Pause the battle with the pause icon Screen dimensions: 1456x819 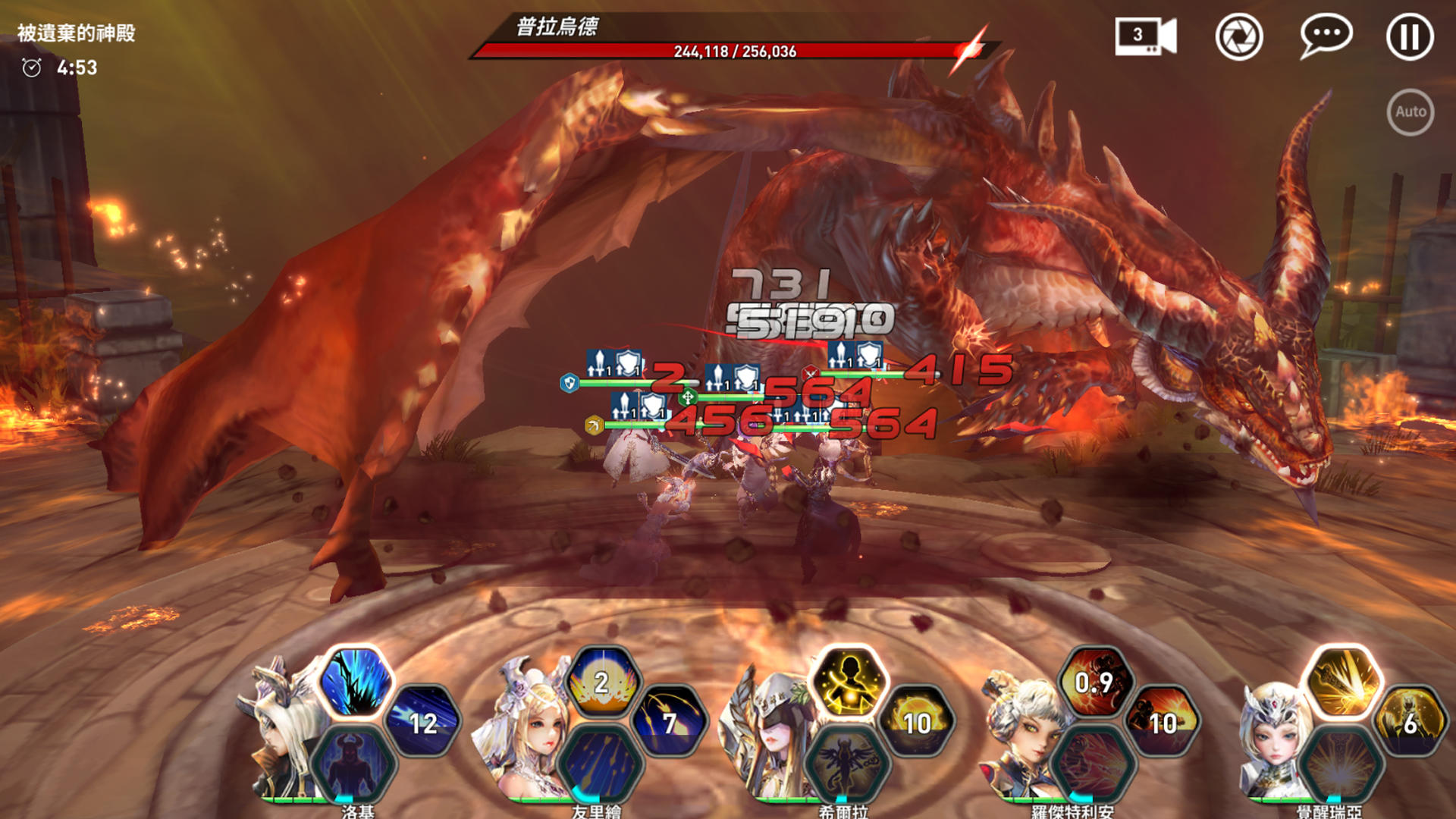pyautogui.click(x=1408, y=36)
